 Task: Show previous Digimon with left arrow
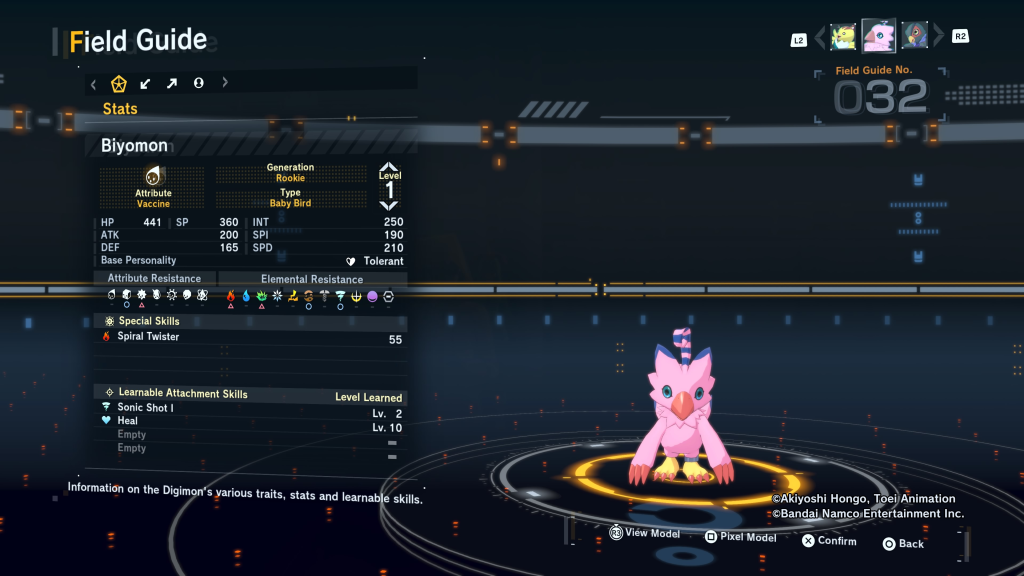click(821, 38)
